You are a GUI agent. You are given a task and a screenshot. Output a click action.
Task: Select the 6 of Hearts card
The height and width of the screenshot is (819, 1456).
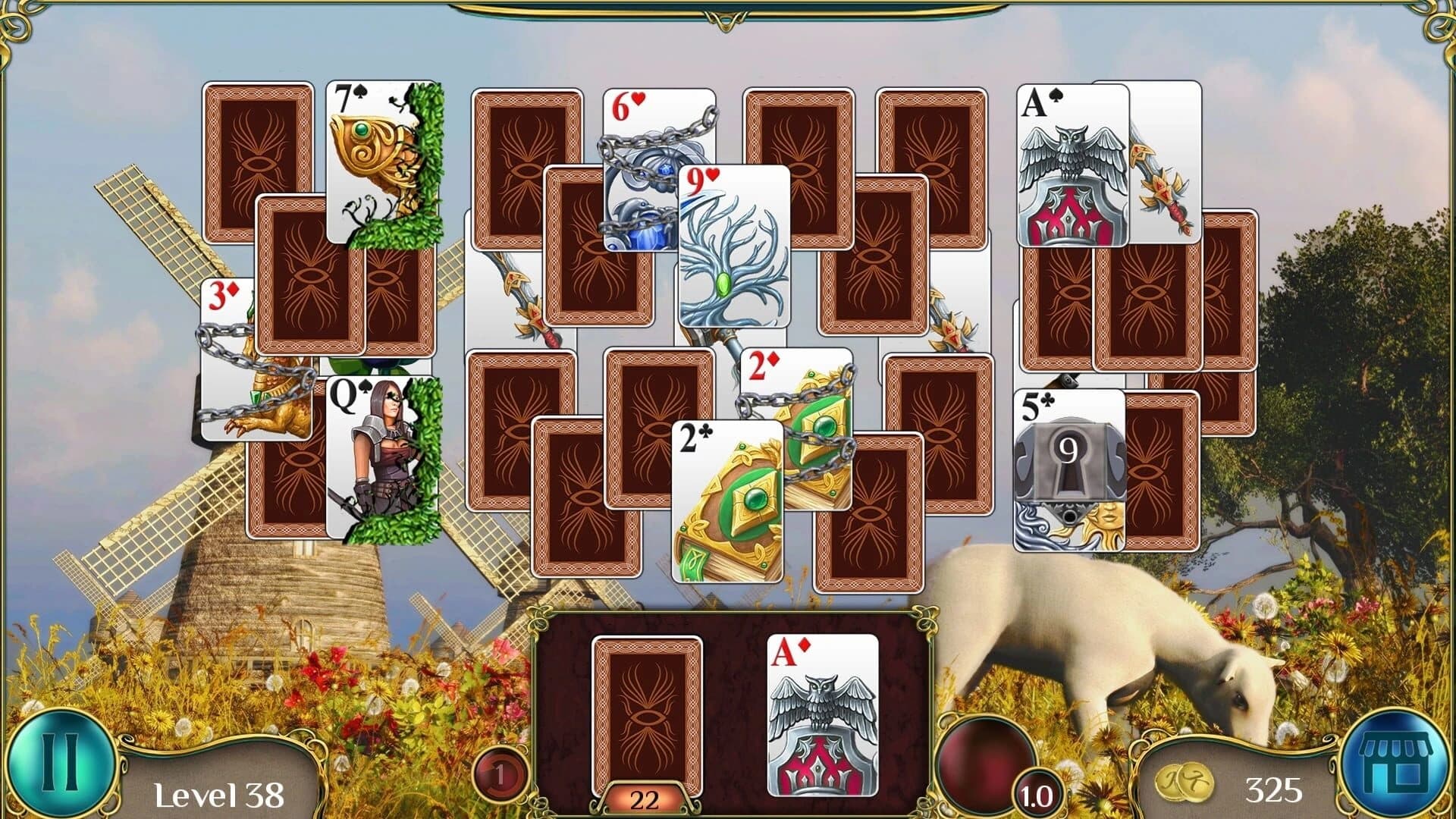click(645, 152)
